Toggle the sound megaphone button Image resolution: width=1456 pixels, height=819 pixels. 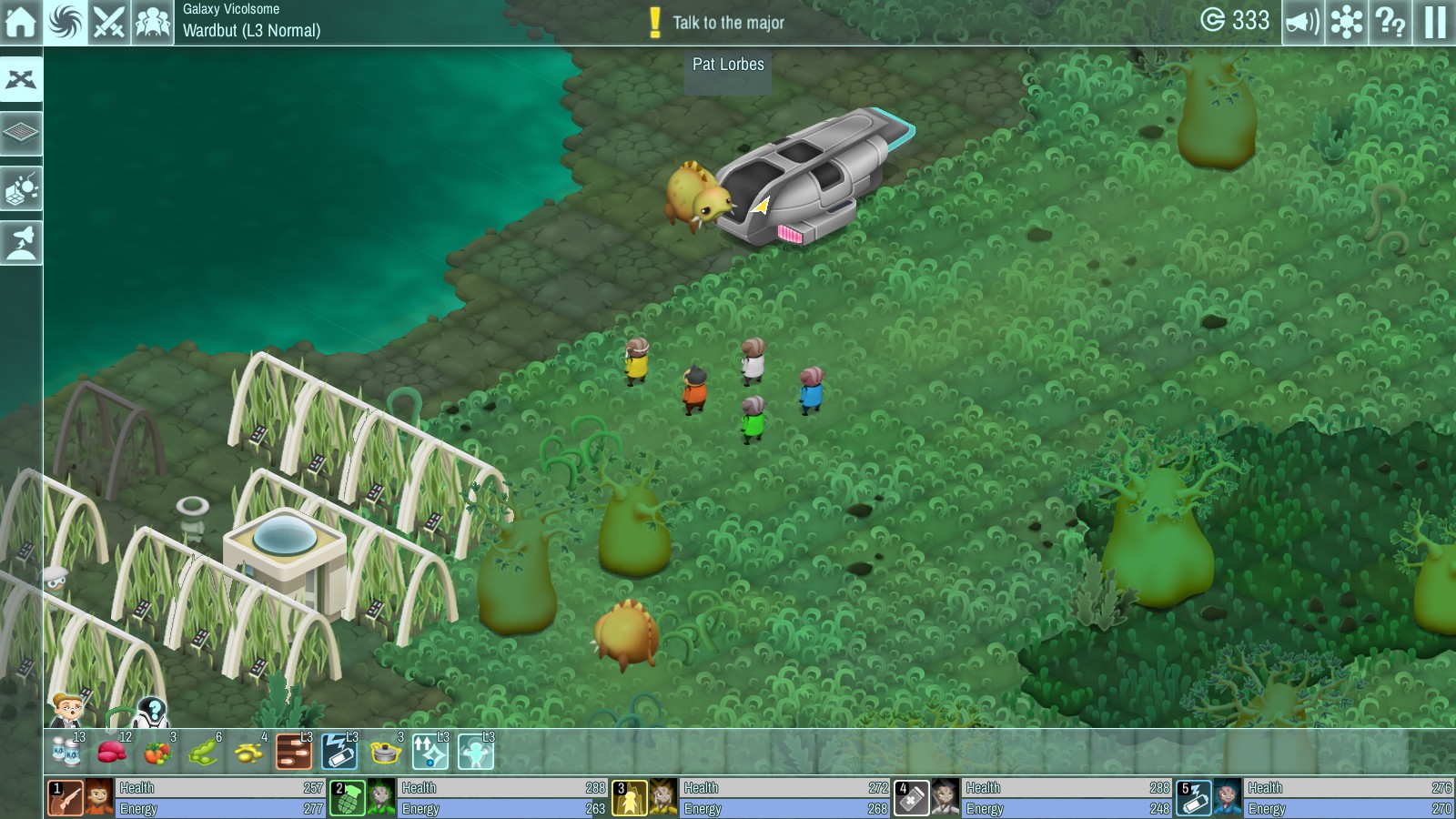1302,22
